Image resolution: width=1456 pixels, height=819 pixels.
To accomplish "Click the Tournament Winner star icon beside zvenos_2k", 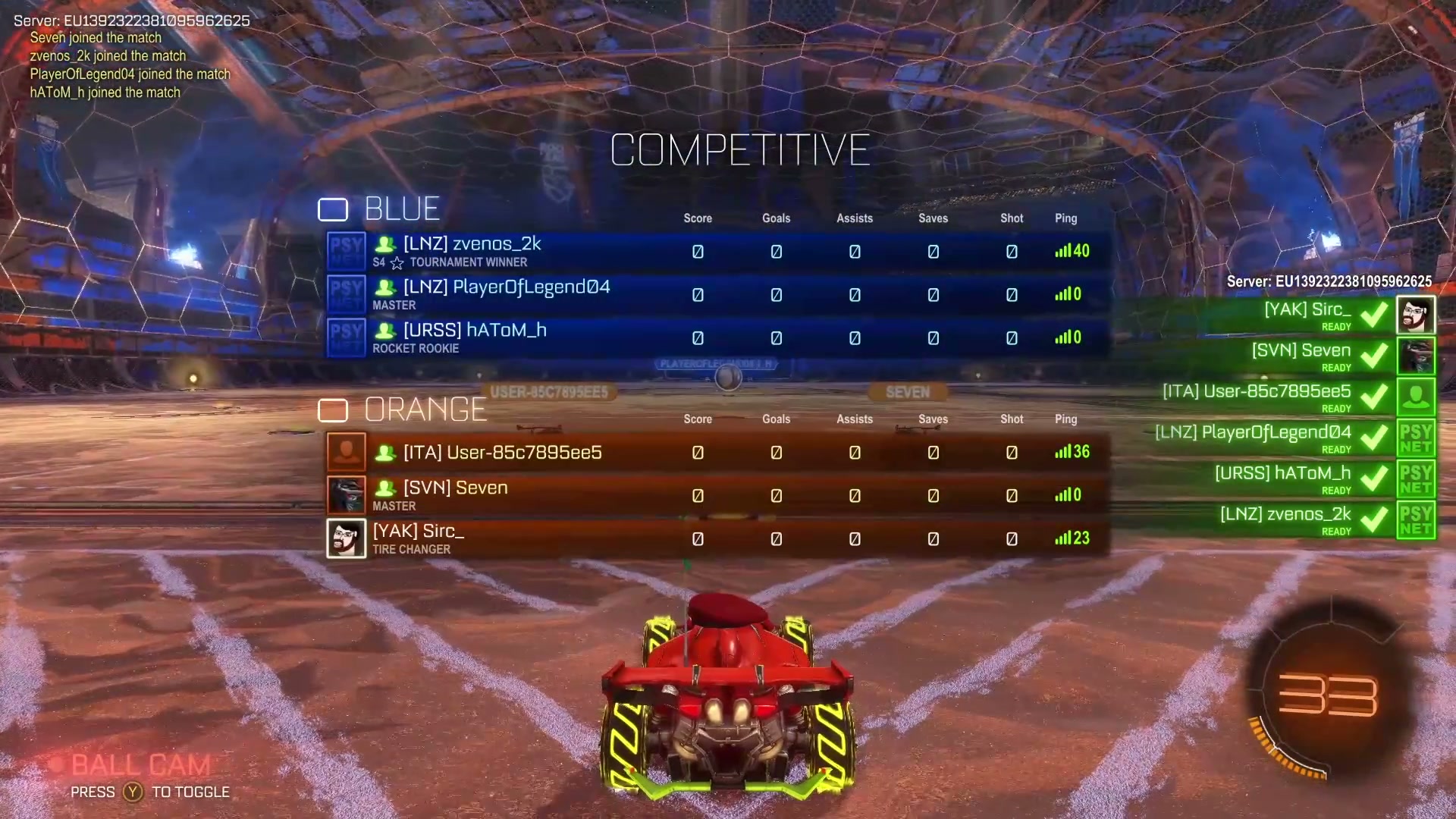I will [x=397, y=262].
